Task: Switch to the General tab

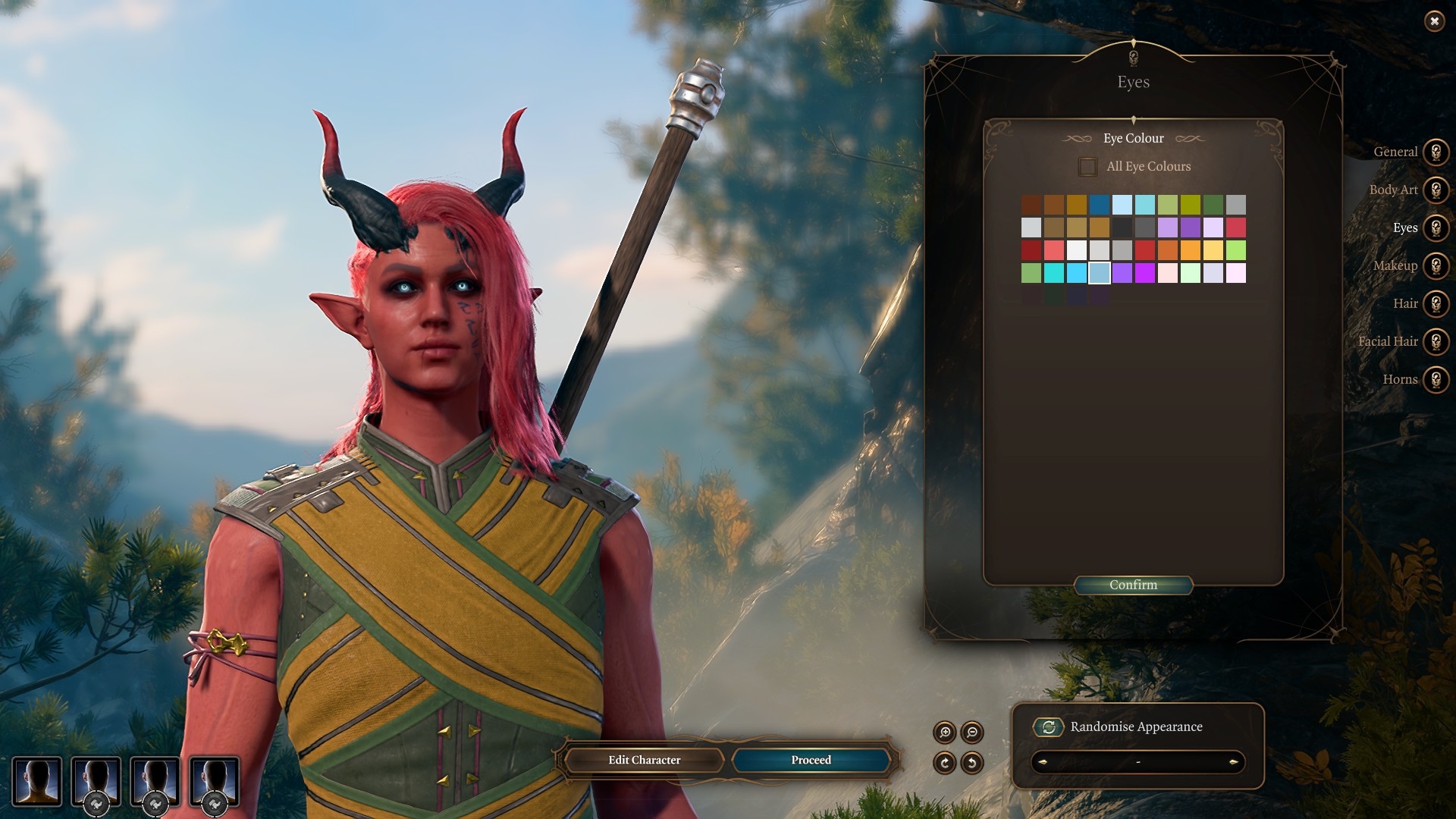Action: pyautogui.click(x=1435, y=152)
